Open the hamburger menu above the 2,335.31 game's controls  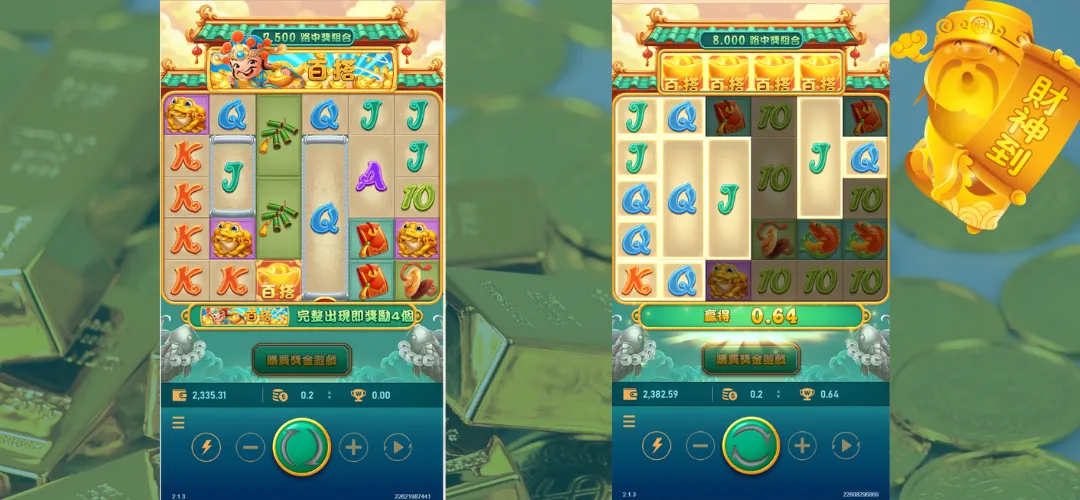click(x=178, y=423)
